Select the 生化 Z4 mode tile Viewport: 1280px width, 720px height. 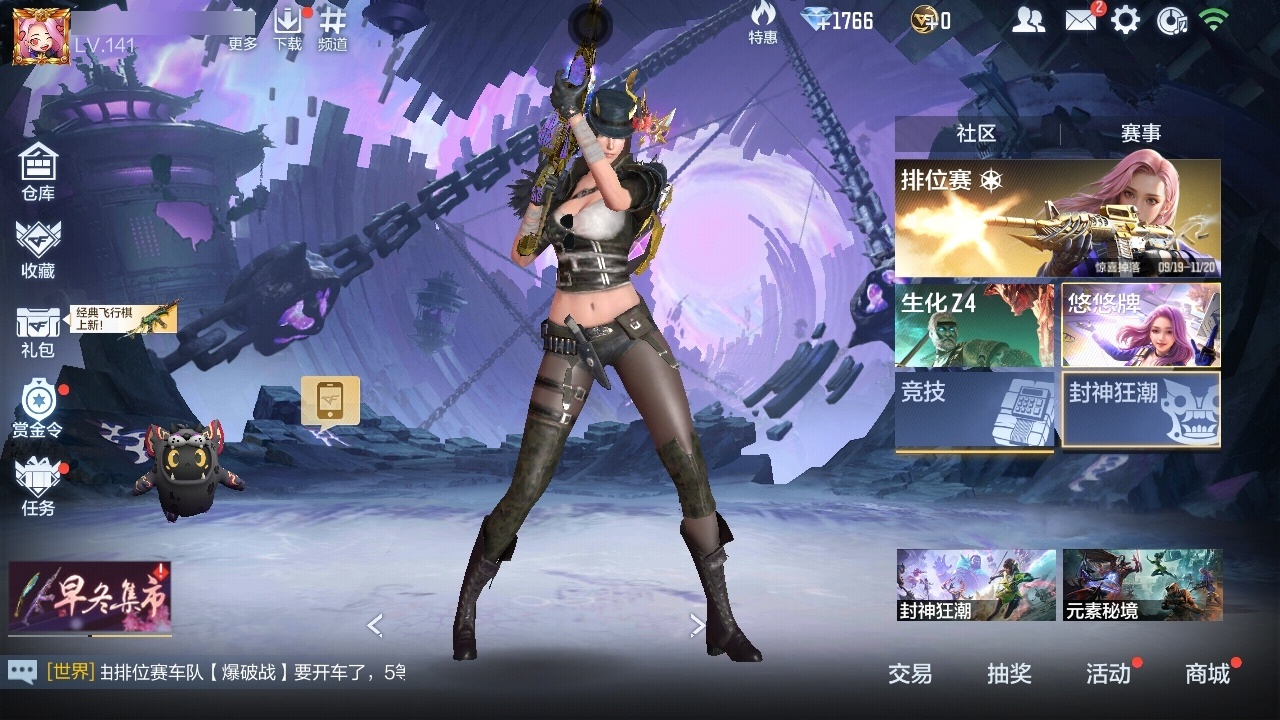[x=974, y=325]
